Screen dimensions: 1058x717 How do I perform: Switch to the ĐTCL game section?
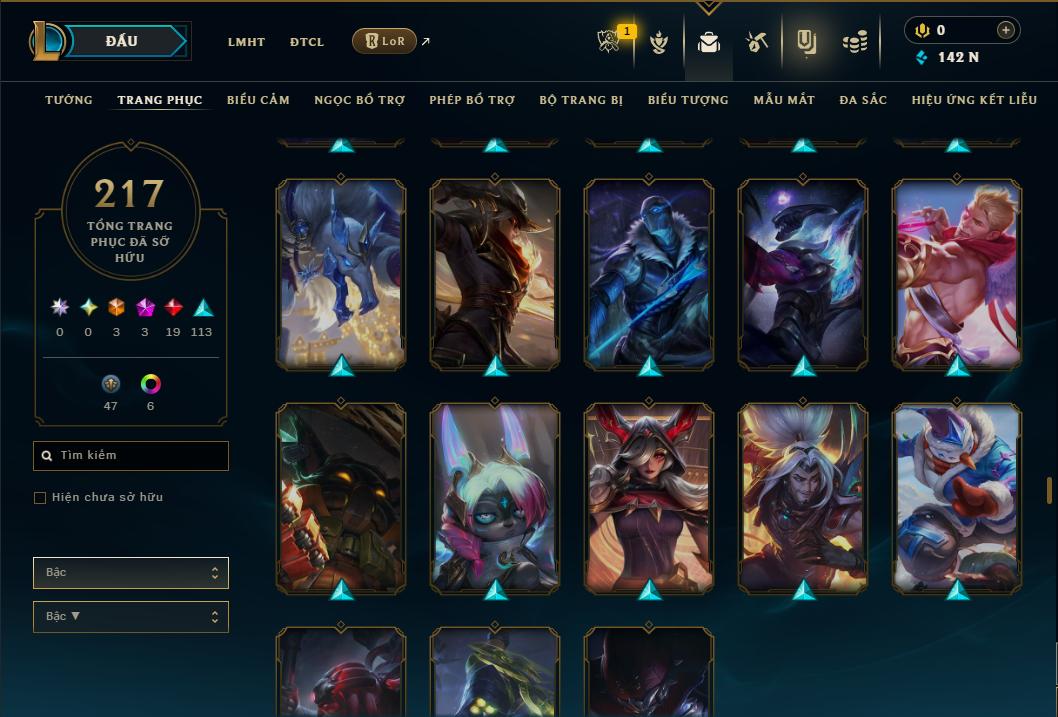pyautogui.click(x=307, y=42)
